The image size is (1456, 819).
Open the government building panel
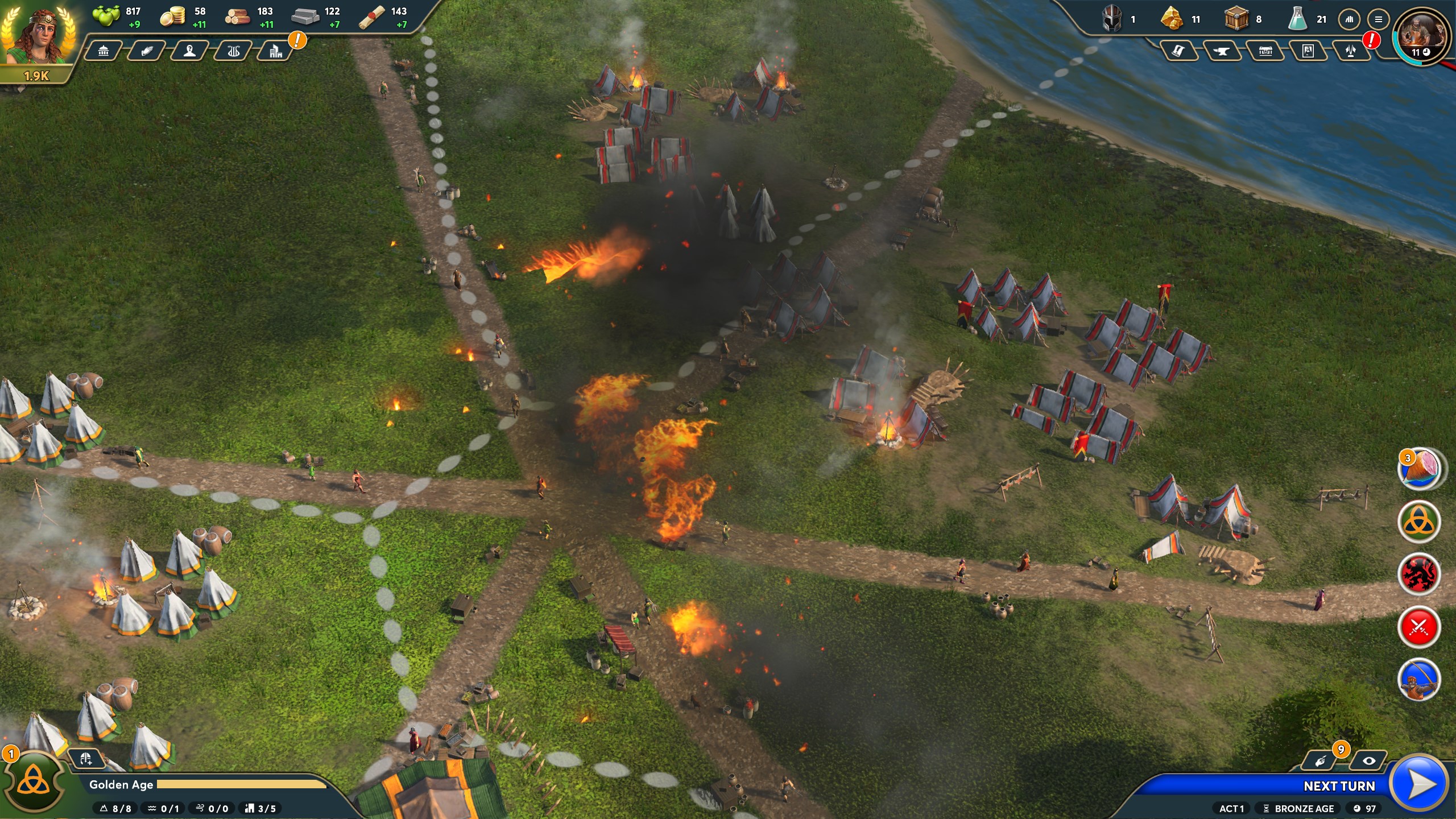[104, 52]
